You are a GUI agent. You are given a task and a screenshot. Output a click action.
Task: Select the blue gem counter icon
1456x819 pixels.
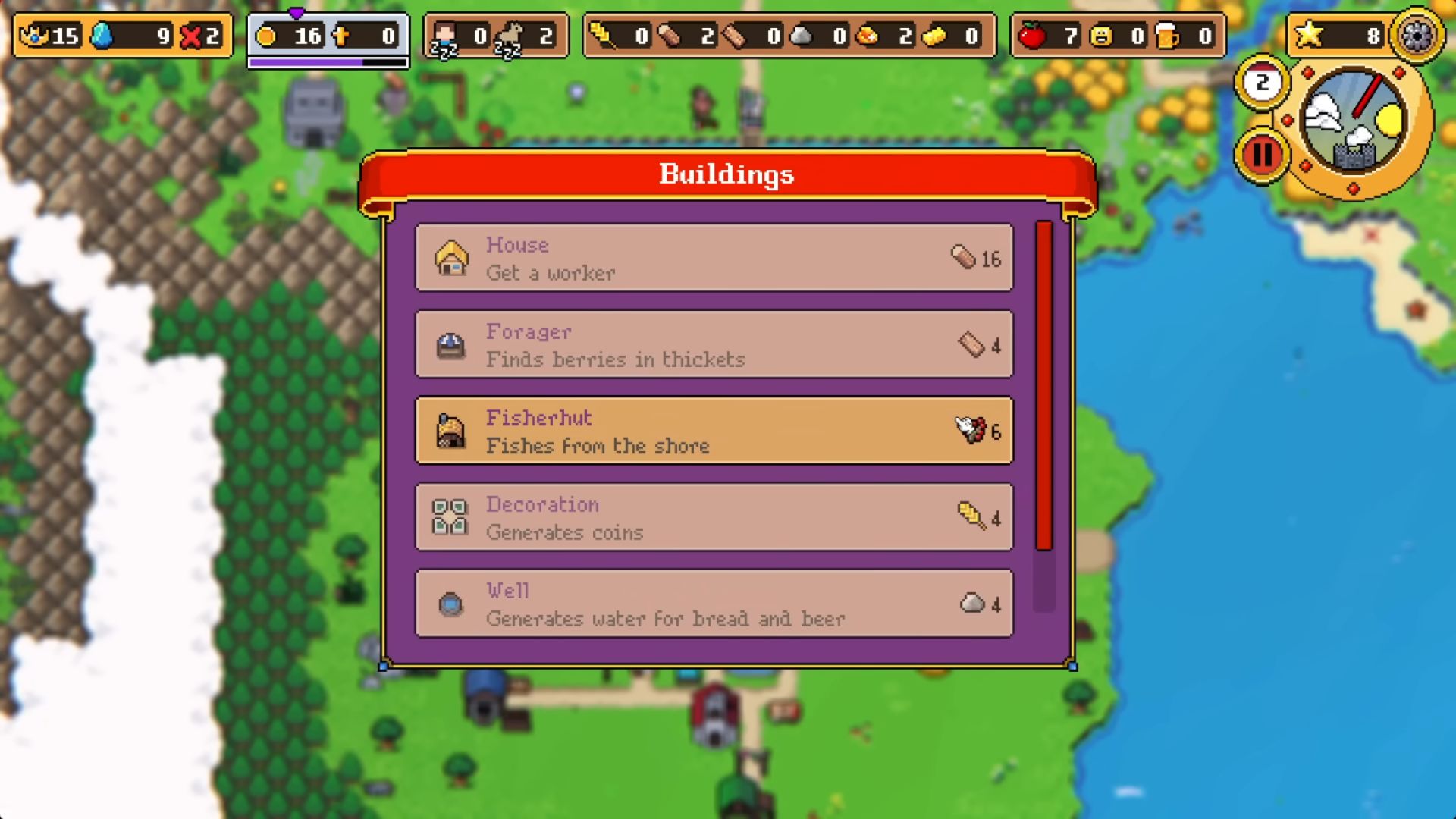(102, 34)
